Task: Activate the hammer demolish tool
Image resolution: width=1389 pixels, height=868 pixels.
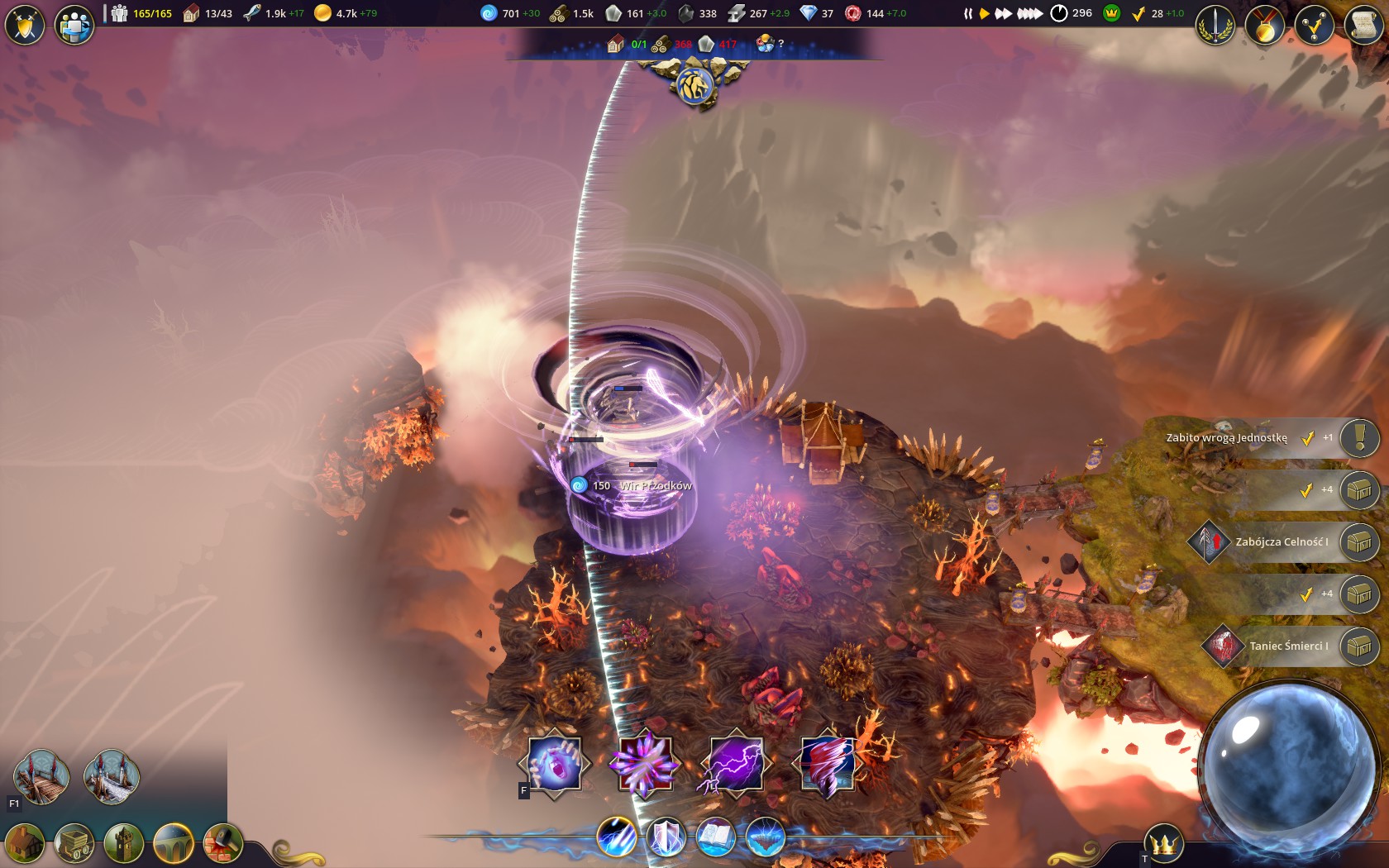Action: [x=223, y=844]
